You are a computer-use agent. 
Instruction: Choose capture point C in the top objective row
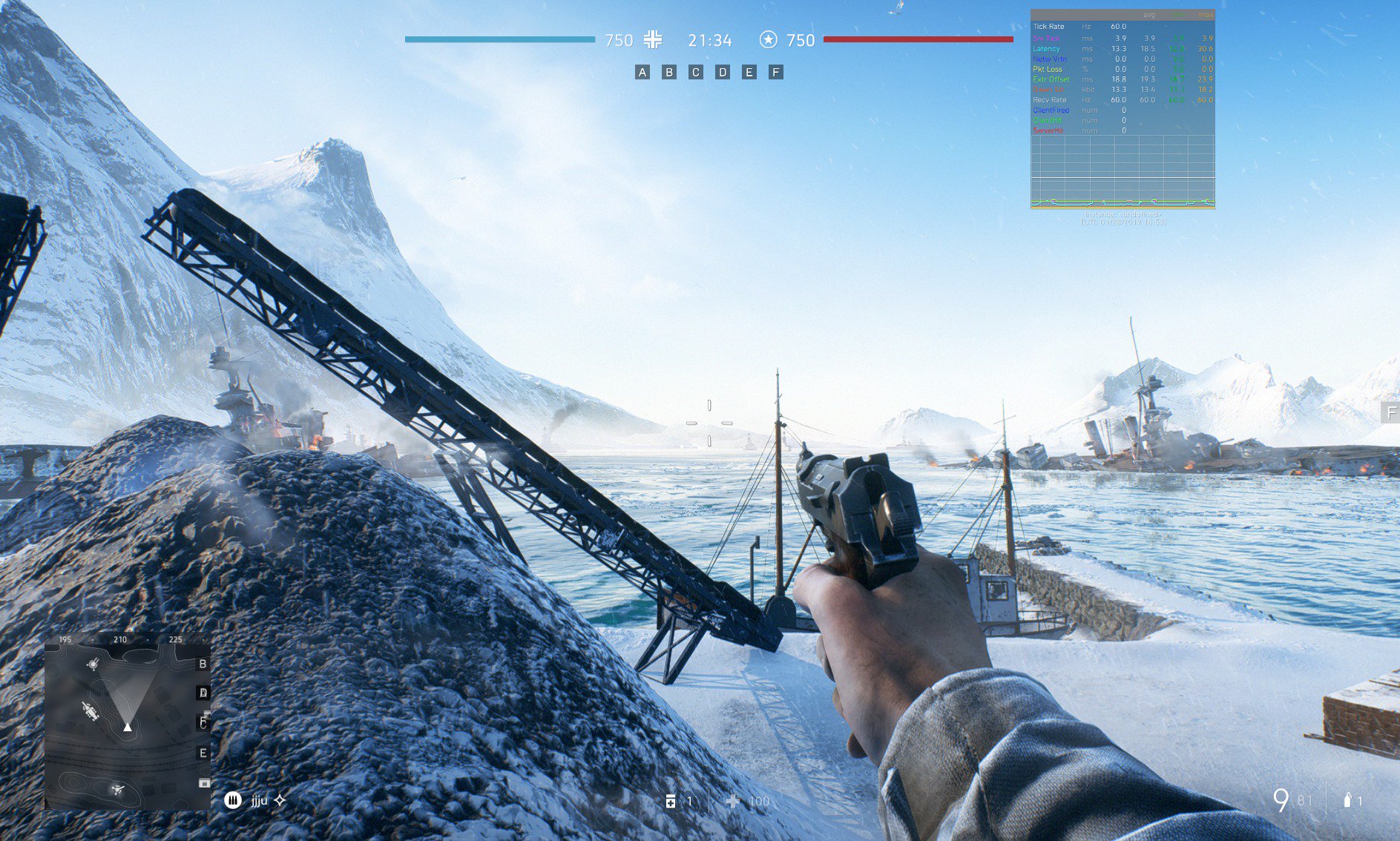(x=696, y=72)
